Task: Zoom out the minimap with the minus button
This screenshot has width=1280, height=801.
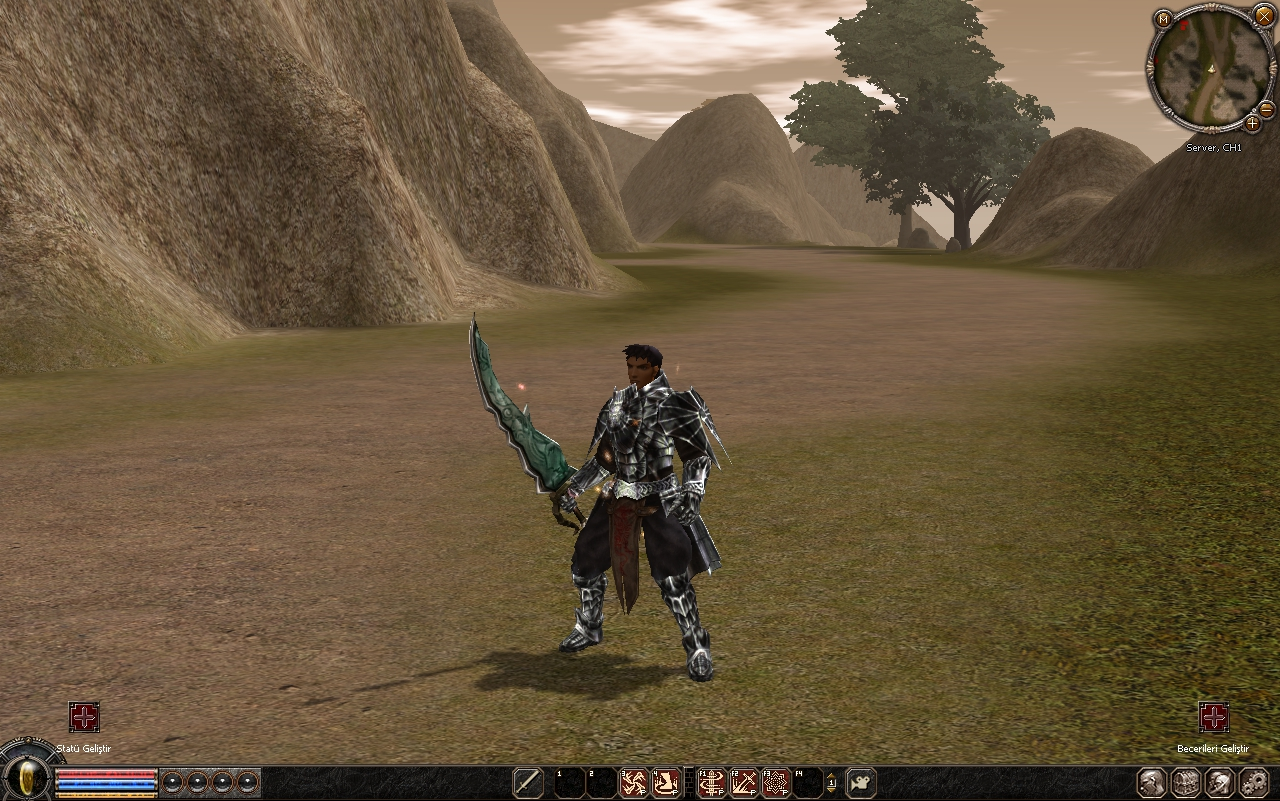Action: tap(1266, 108)
